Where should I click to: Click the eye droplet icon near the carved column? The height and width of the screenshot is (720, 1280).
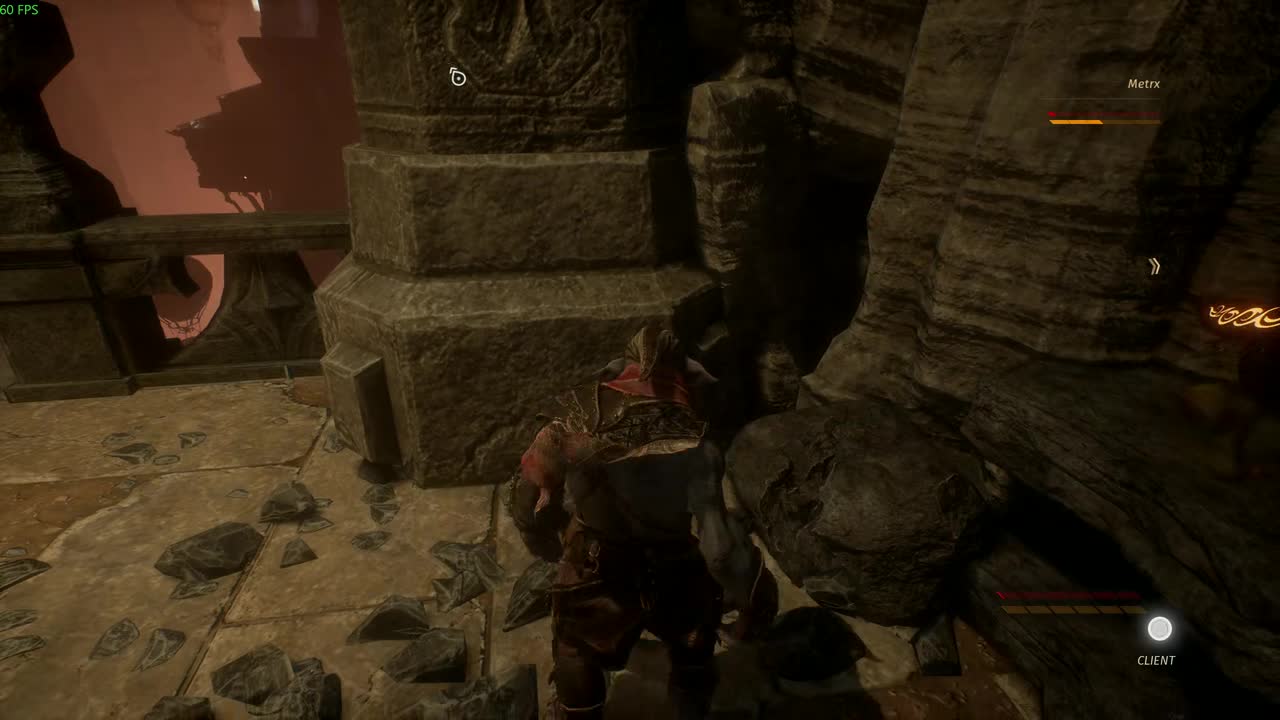[x=458, y=76]
